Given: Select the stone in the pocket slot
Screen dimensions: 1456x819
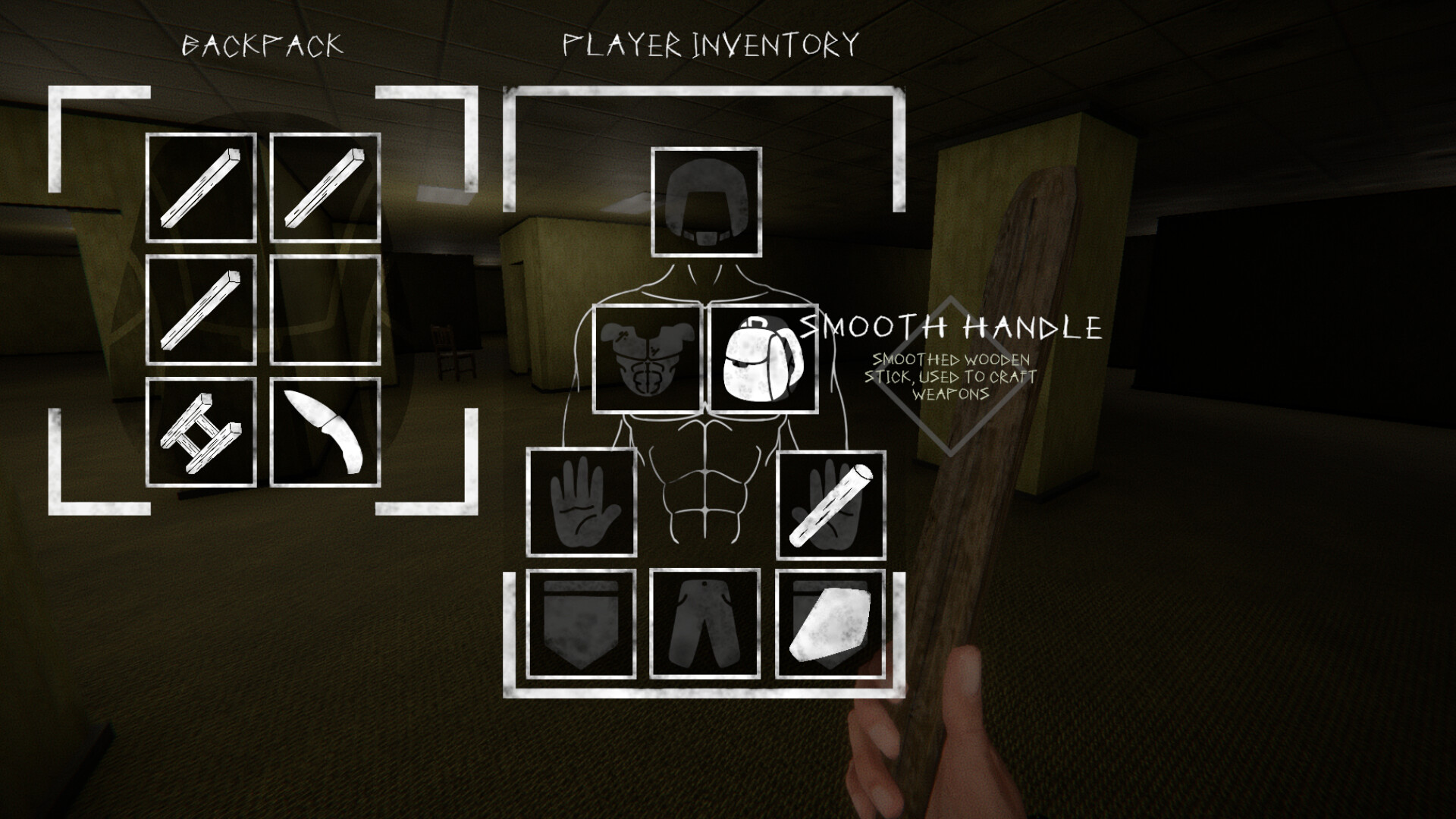Looking at the screenshot, I should coord(830,623).
